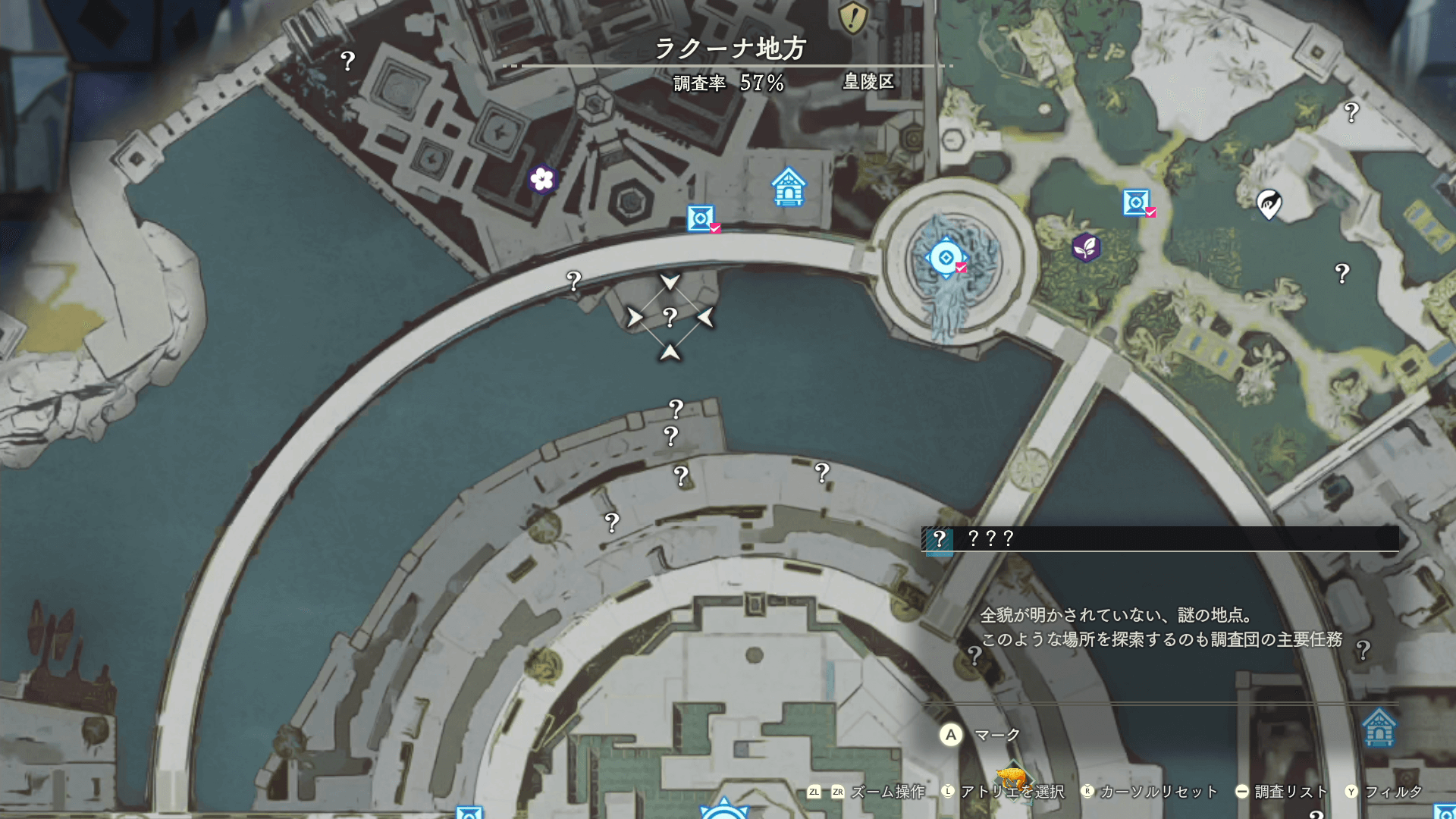The width and height of the screenshot is (1456, 819).
Task: Select the purple flower map marker
Action: pyautogui.click(x=542, y=179)
